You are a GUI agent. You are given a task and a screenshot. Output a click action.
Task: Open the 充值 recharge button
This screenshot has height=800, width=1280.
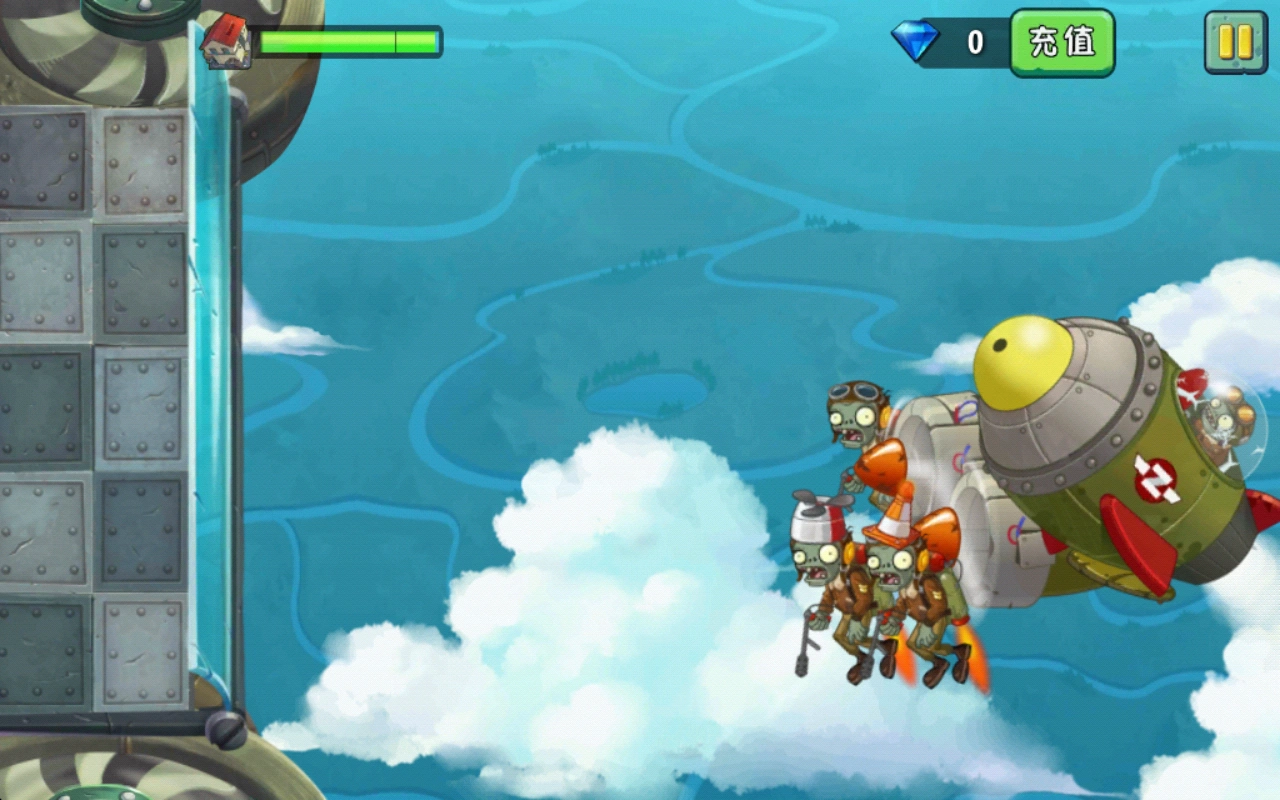(1062, 42)
